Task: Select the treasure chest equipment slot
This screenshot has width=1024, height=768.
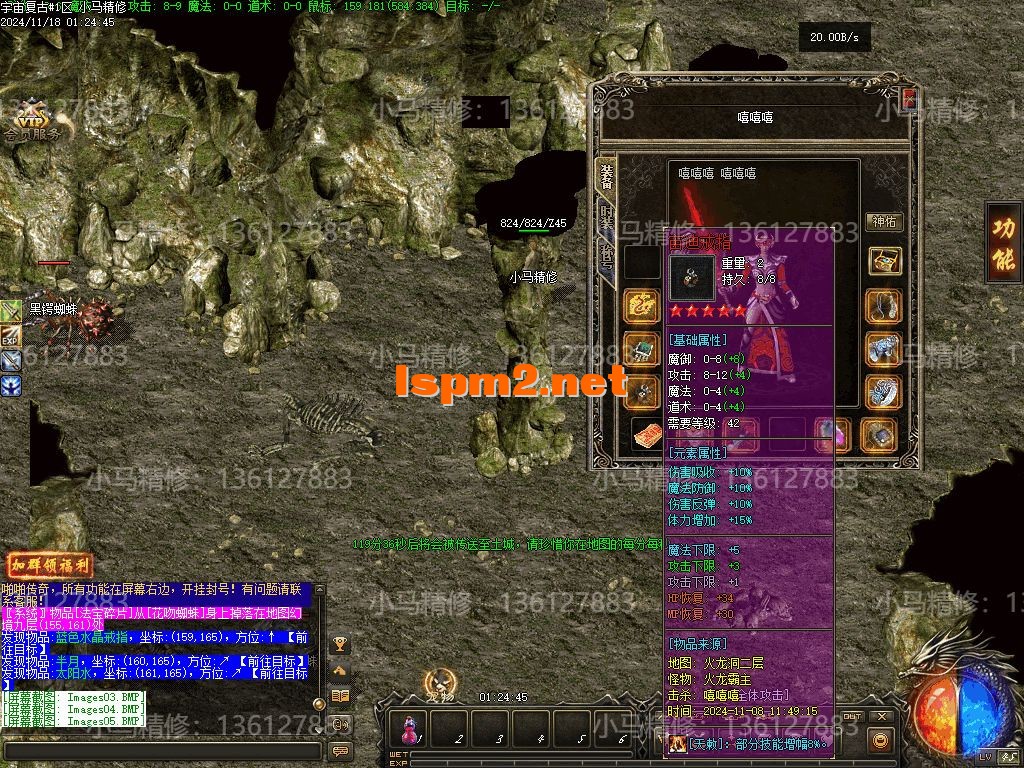Action: tap(884, 261)
